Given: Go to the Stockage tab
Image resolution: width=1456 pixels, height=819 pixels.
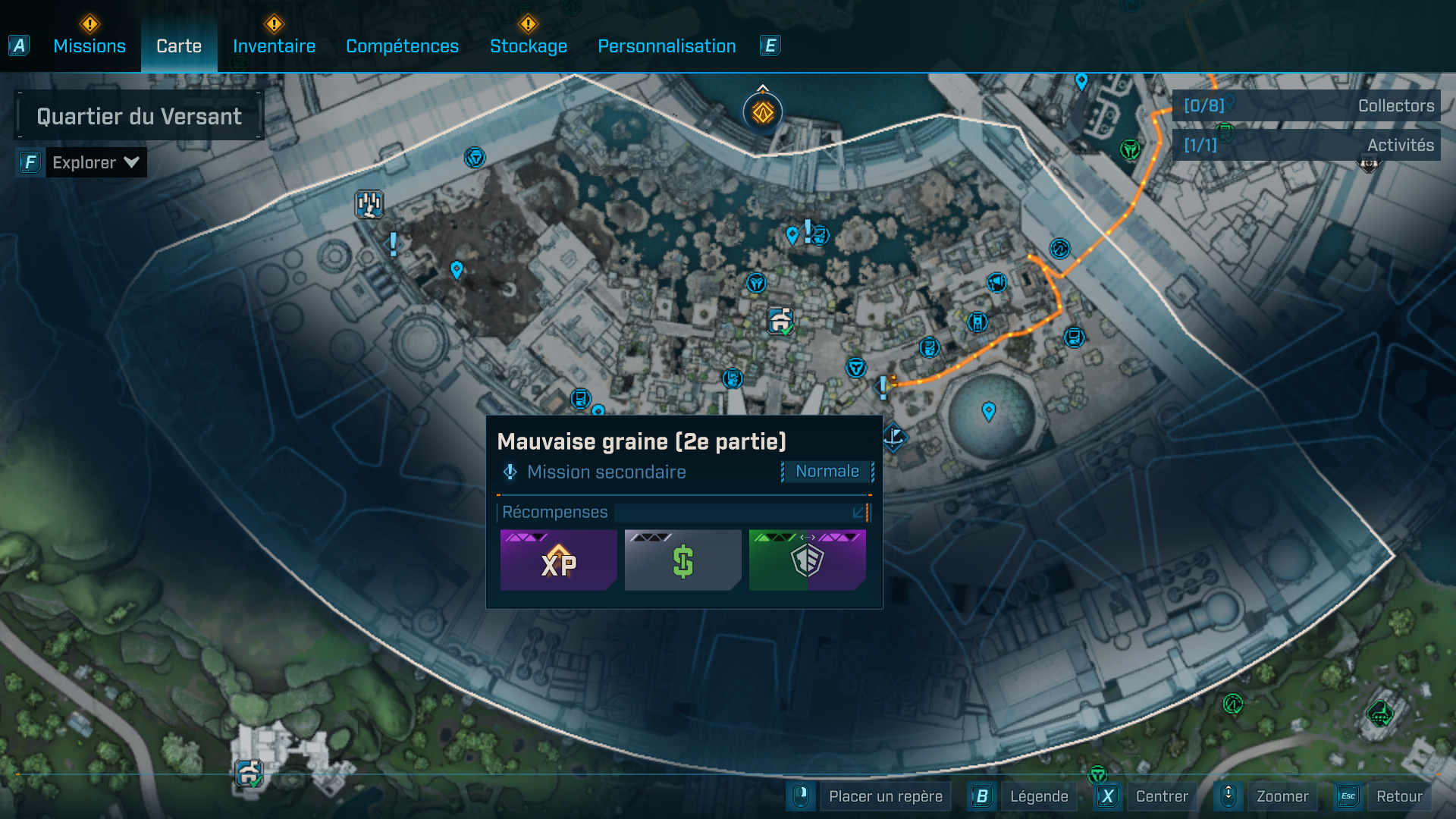Looking at the screenshot, I should [x=529, y=46].
